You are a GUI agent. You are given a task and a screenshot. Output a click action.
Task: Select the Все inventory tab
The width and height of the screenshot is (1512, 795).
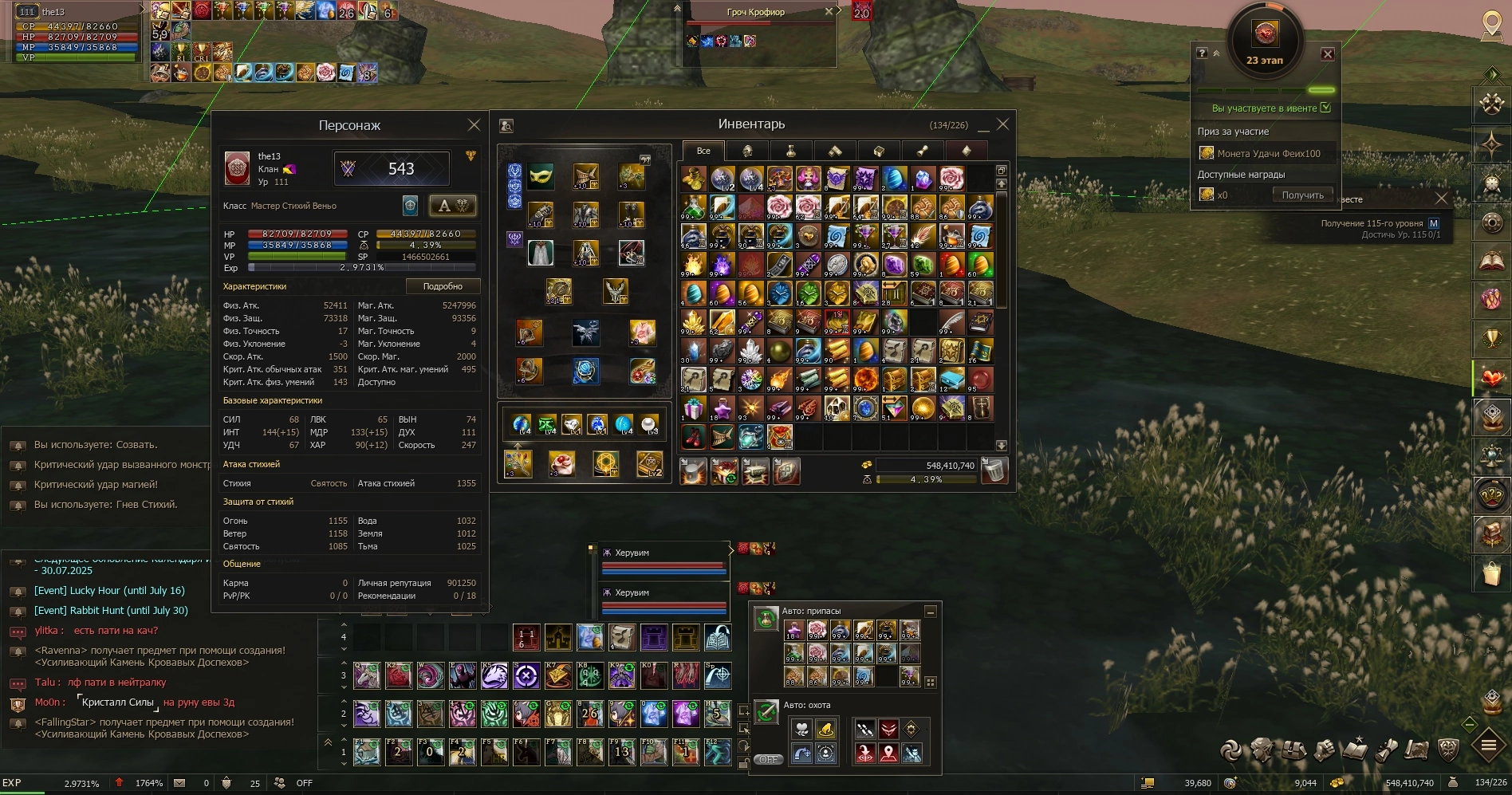tap(703, 151)
